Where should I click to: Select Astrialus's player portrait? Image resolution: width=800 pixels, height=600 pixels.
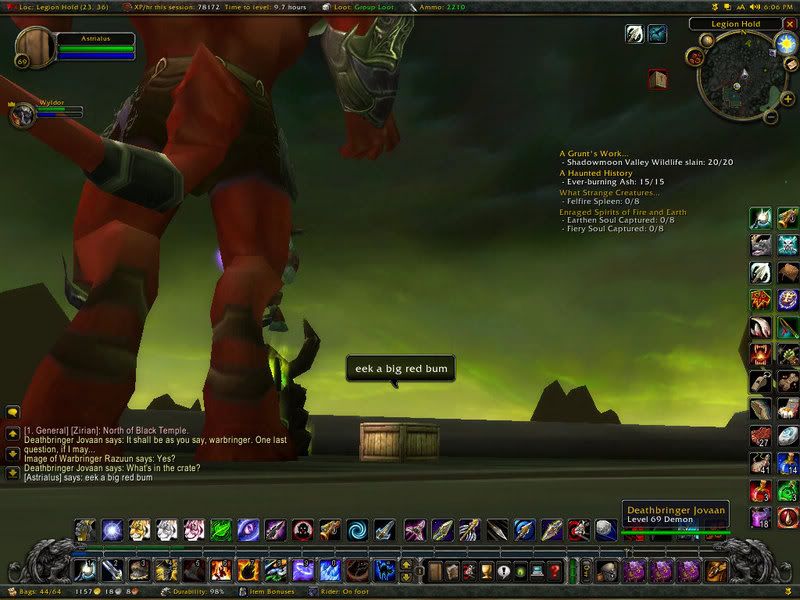[36, 47]
